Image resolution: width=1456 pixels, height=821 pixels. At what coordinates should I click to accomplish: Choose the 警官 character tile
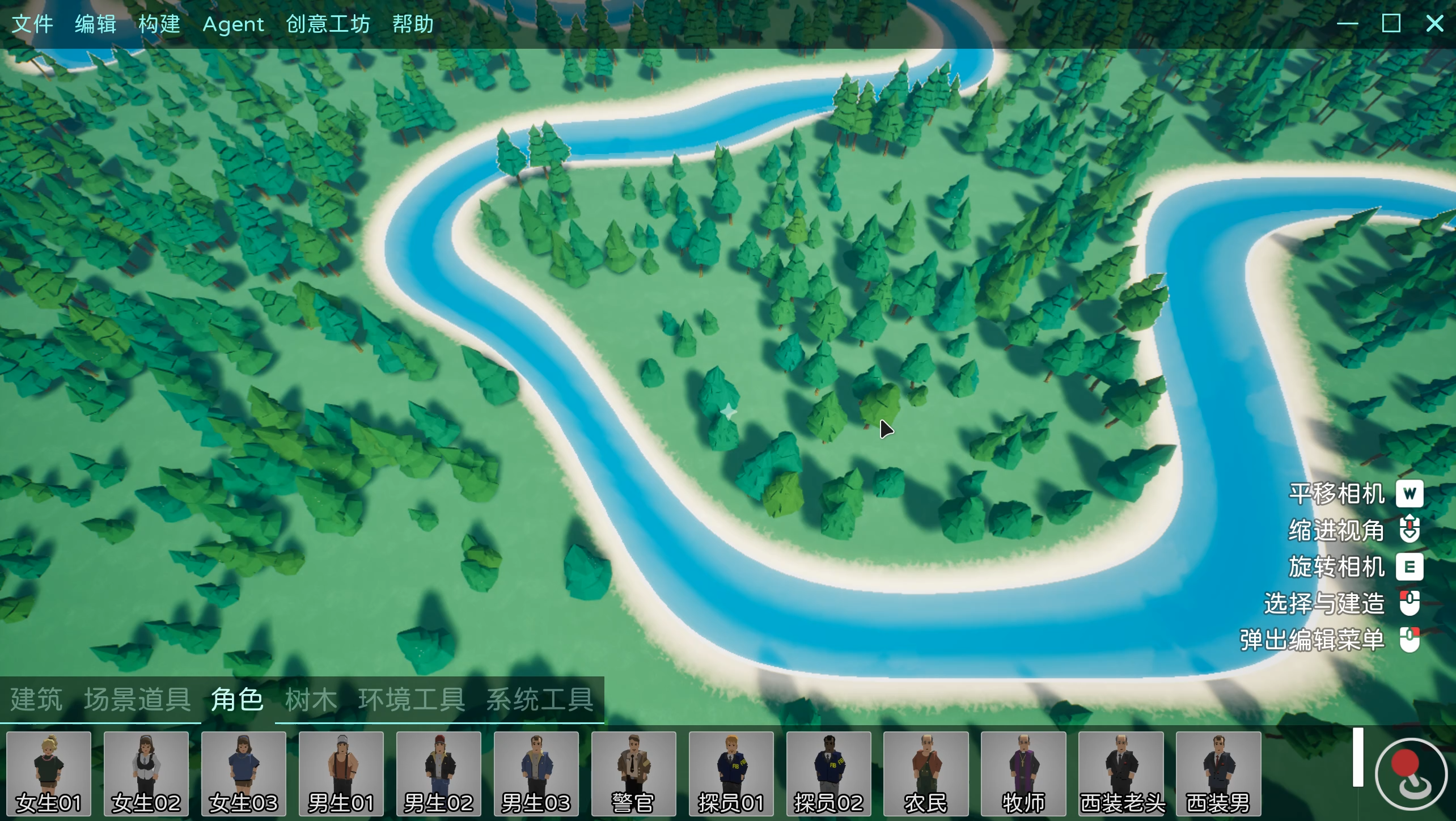634,773
